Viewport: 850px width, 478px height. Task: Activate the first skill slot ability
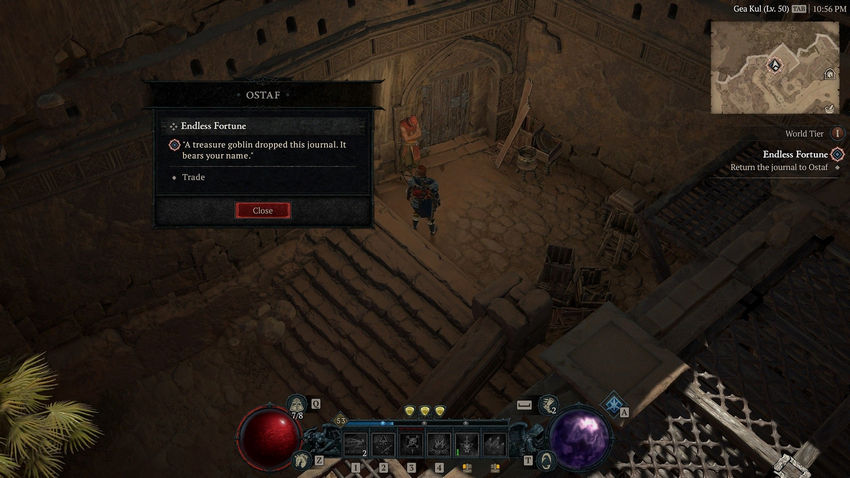tap(357, 443)
